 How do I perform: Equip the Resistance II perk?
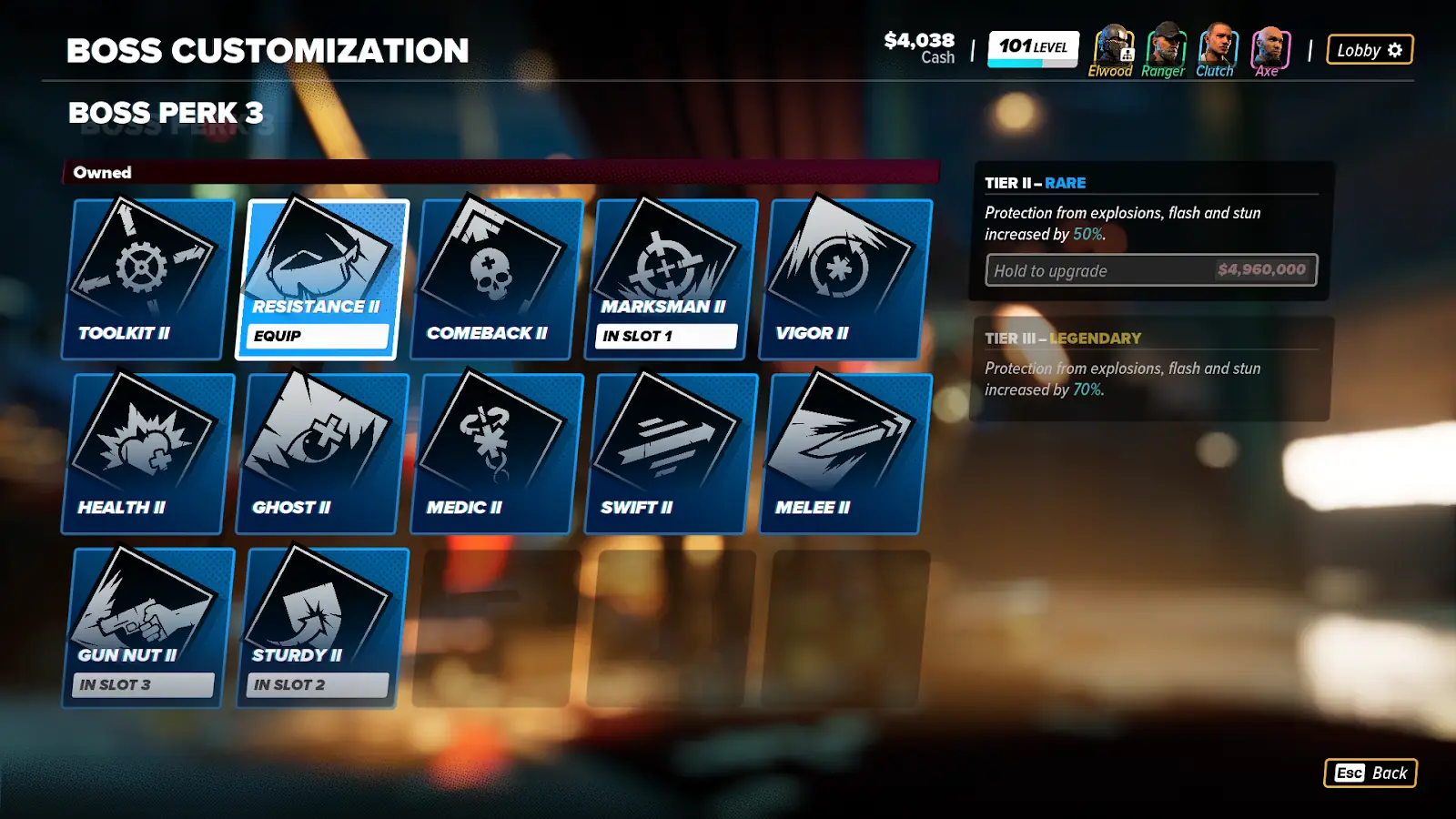point(318,336)
